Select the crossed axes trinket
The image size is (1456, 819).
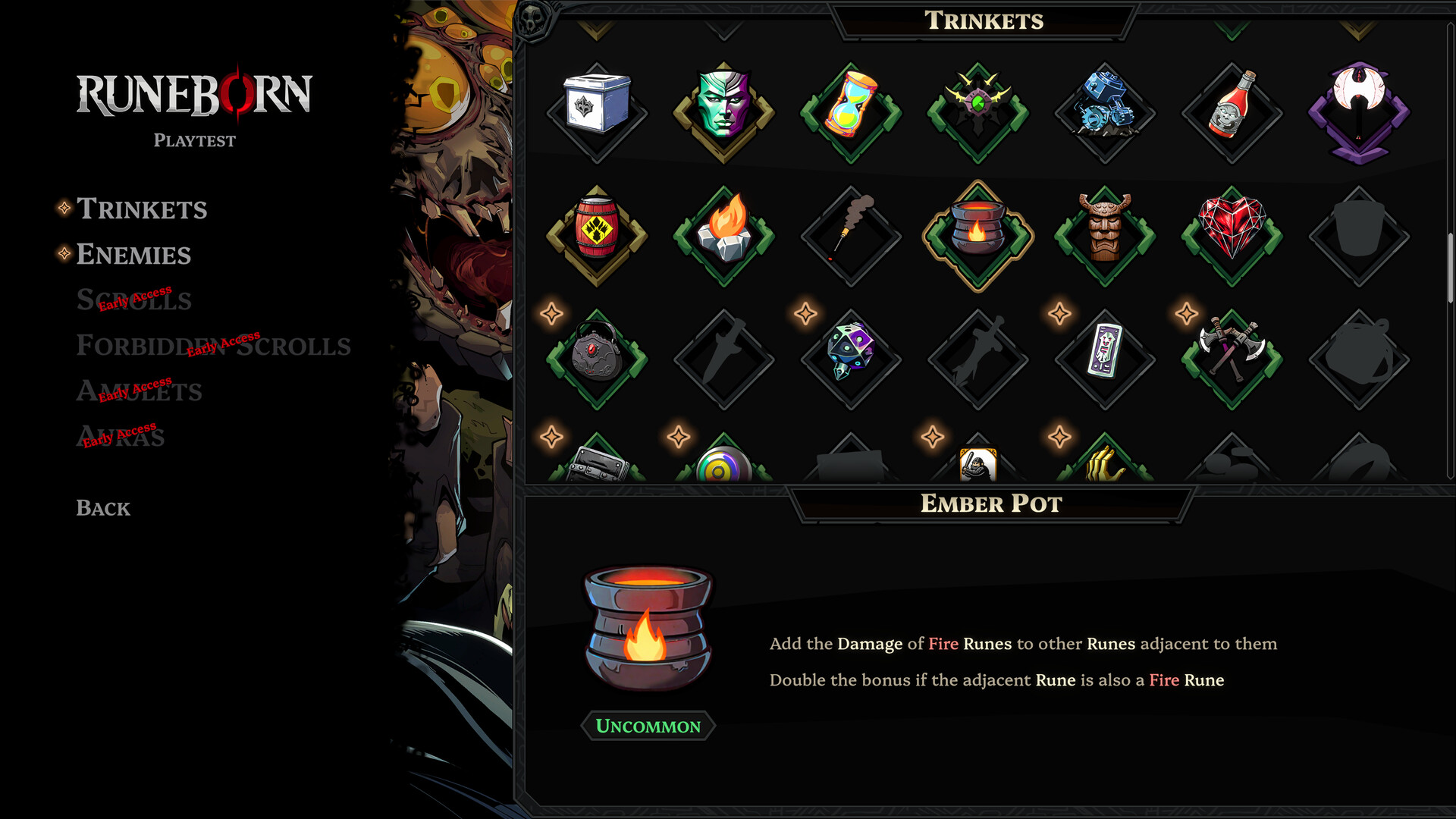pyautogui.click(x=1230, y=349)
